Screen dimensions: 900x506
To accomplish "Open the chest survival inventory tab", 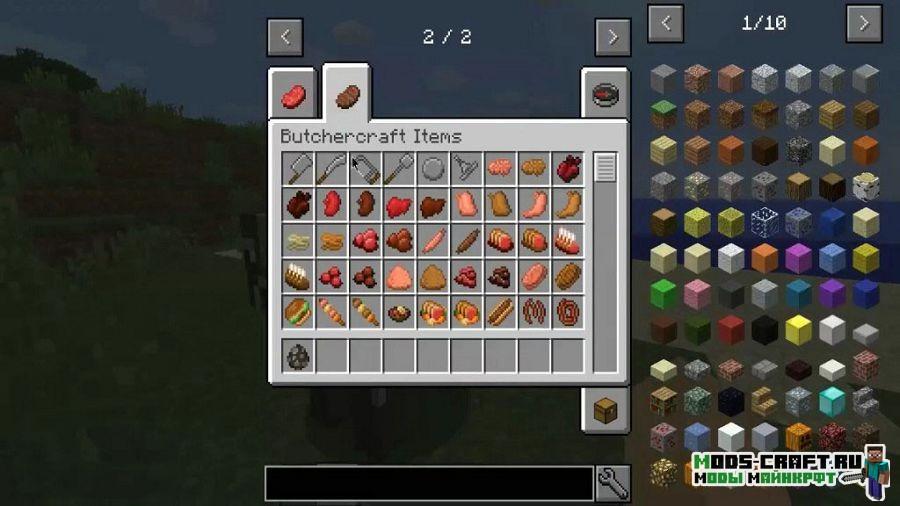I will [605, 407].
